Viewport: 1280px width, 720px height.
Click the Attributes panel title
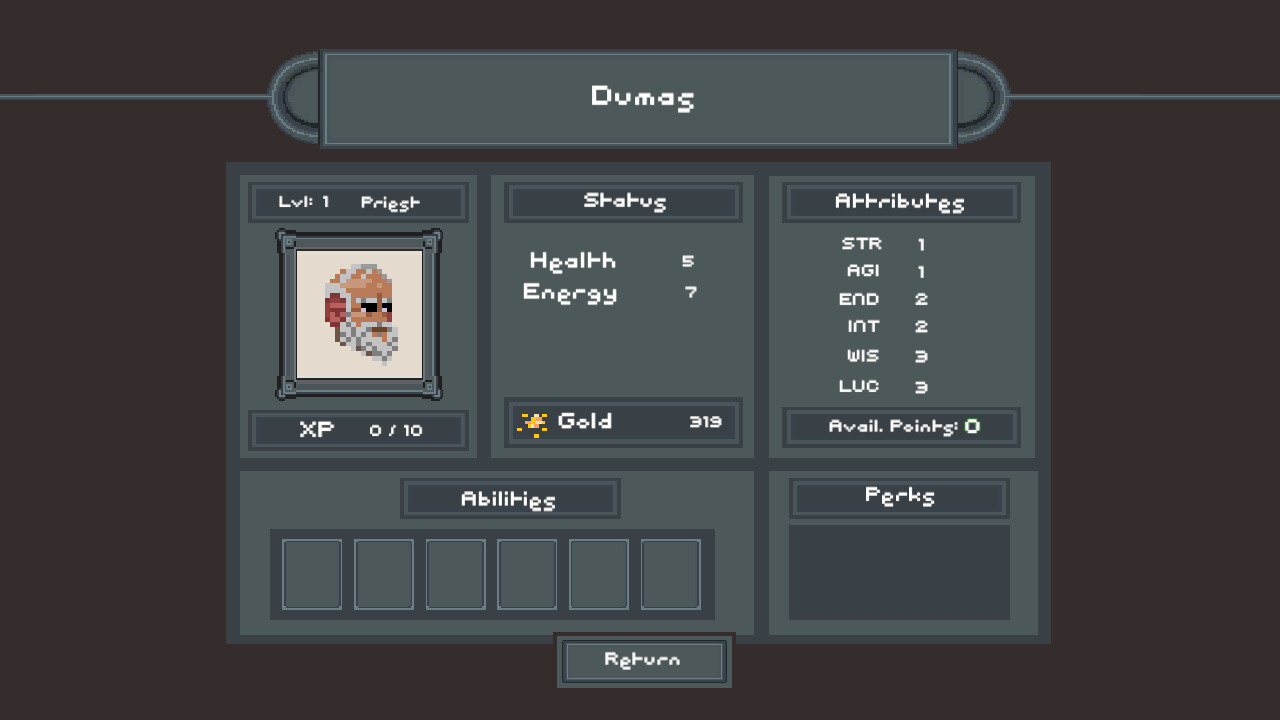(x=899, y=202)
